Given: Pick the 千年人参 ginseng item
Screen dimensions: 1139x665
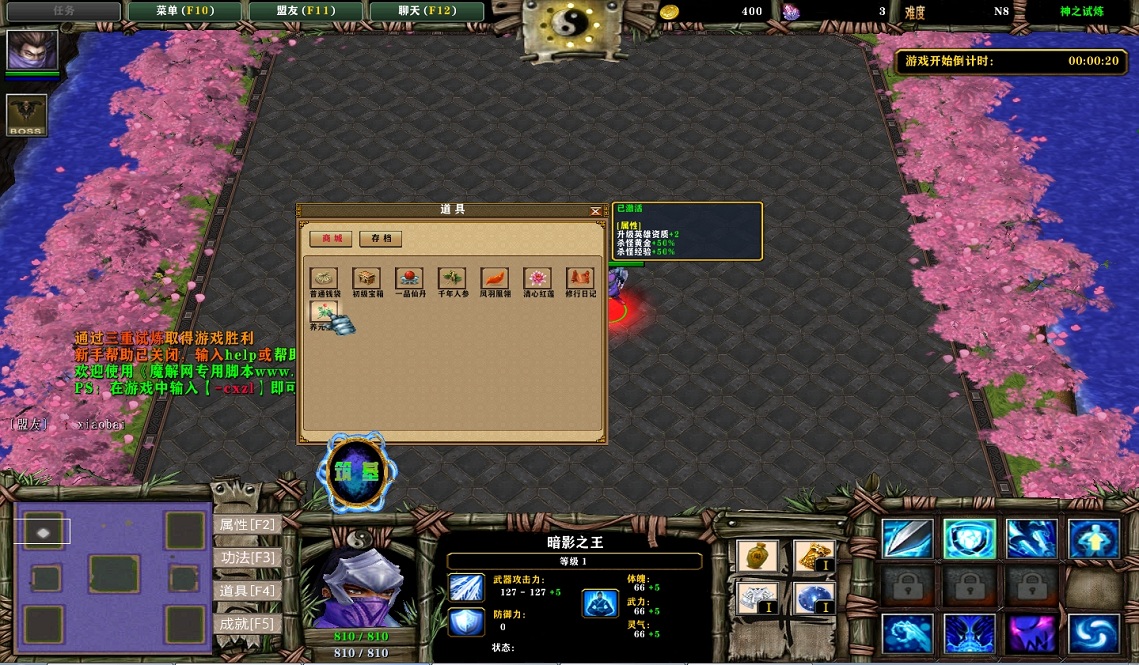Looking at the screenshot, I should click(452, 278).
